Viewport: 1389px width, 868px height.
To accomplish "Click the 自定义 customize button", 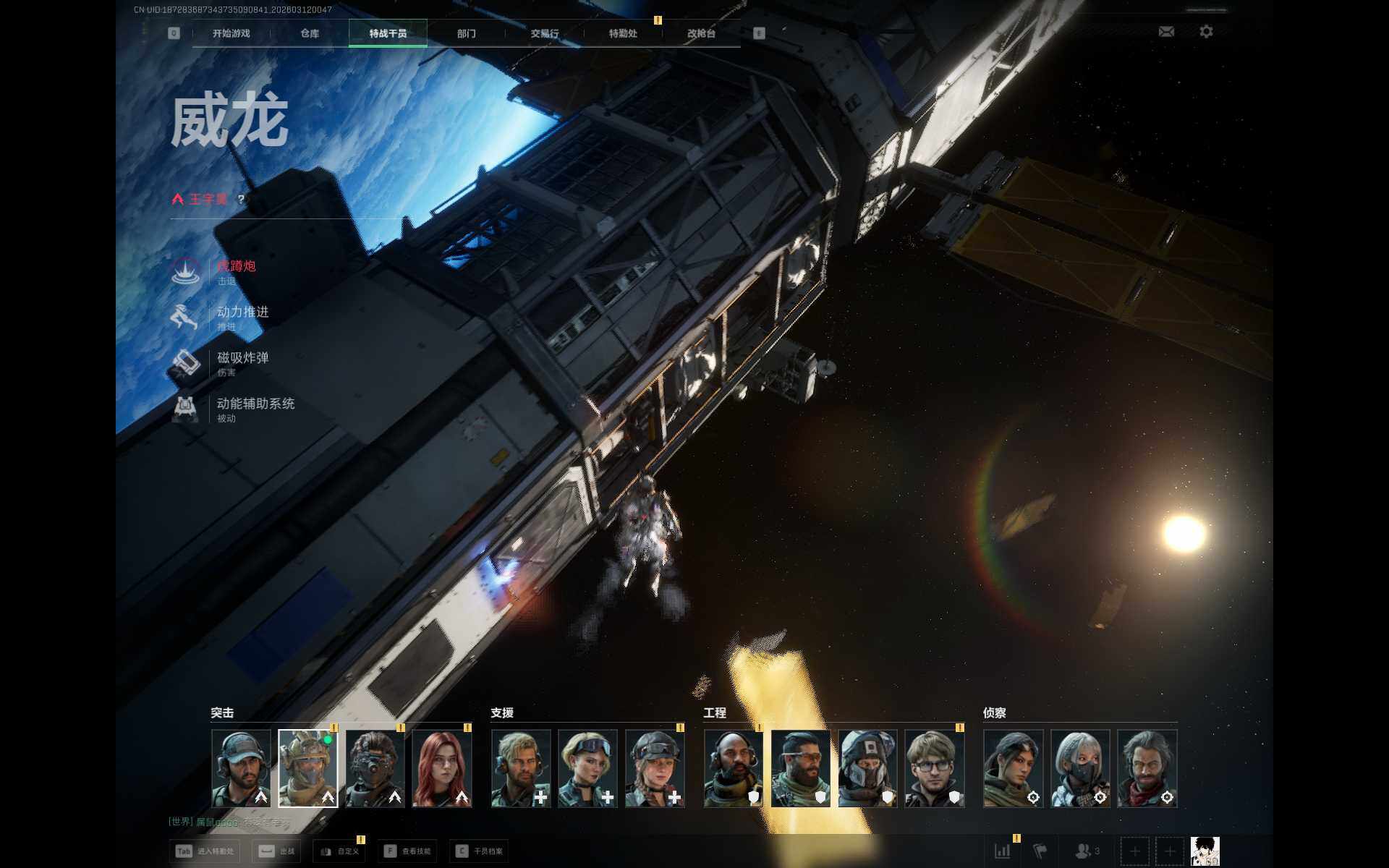I will pyautogui.click(x=340, y=851).
